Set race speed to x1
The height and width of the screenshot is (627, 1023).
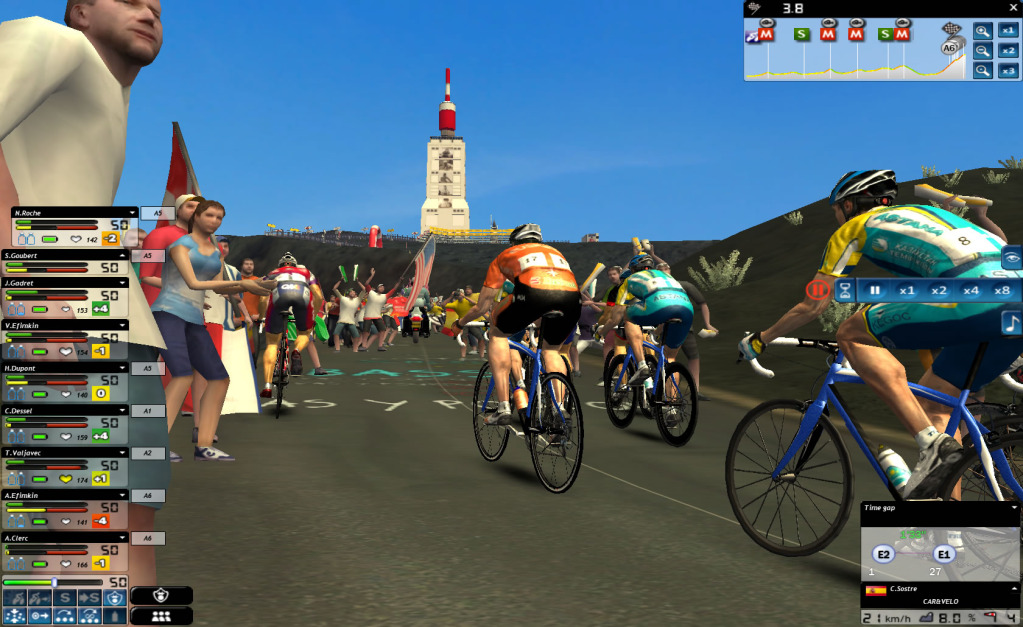click(x=907, y=290)
